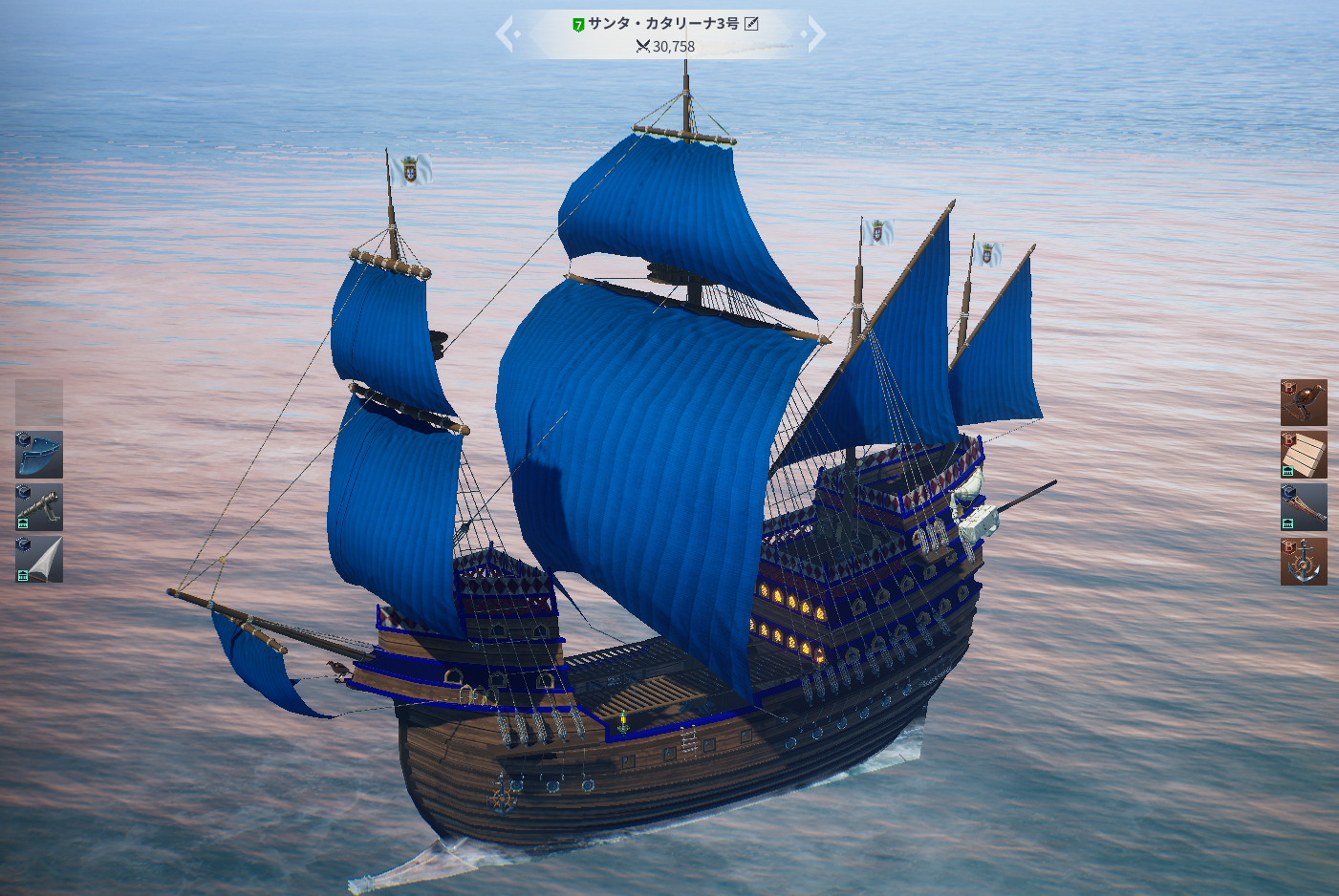
Task: Open the iron cannon equipment slot
Action: click(39, 507)
